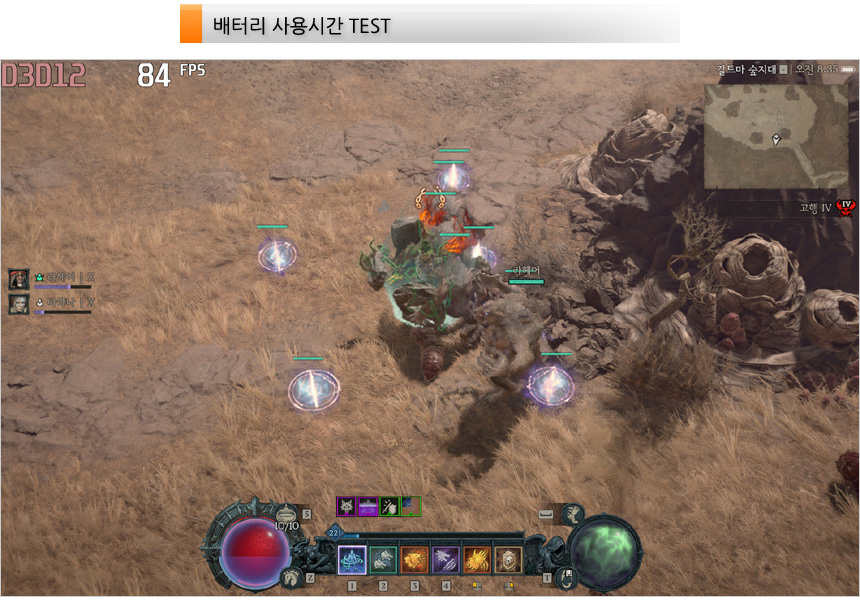Open the minimap

pos(776,136)
